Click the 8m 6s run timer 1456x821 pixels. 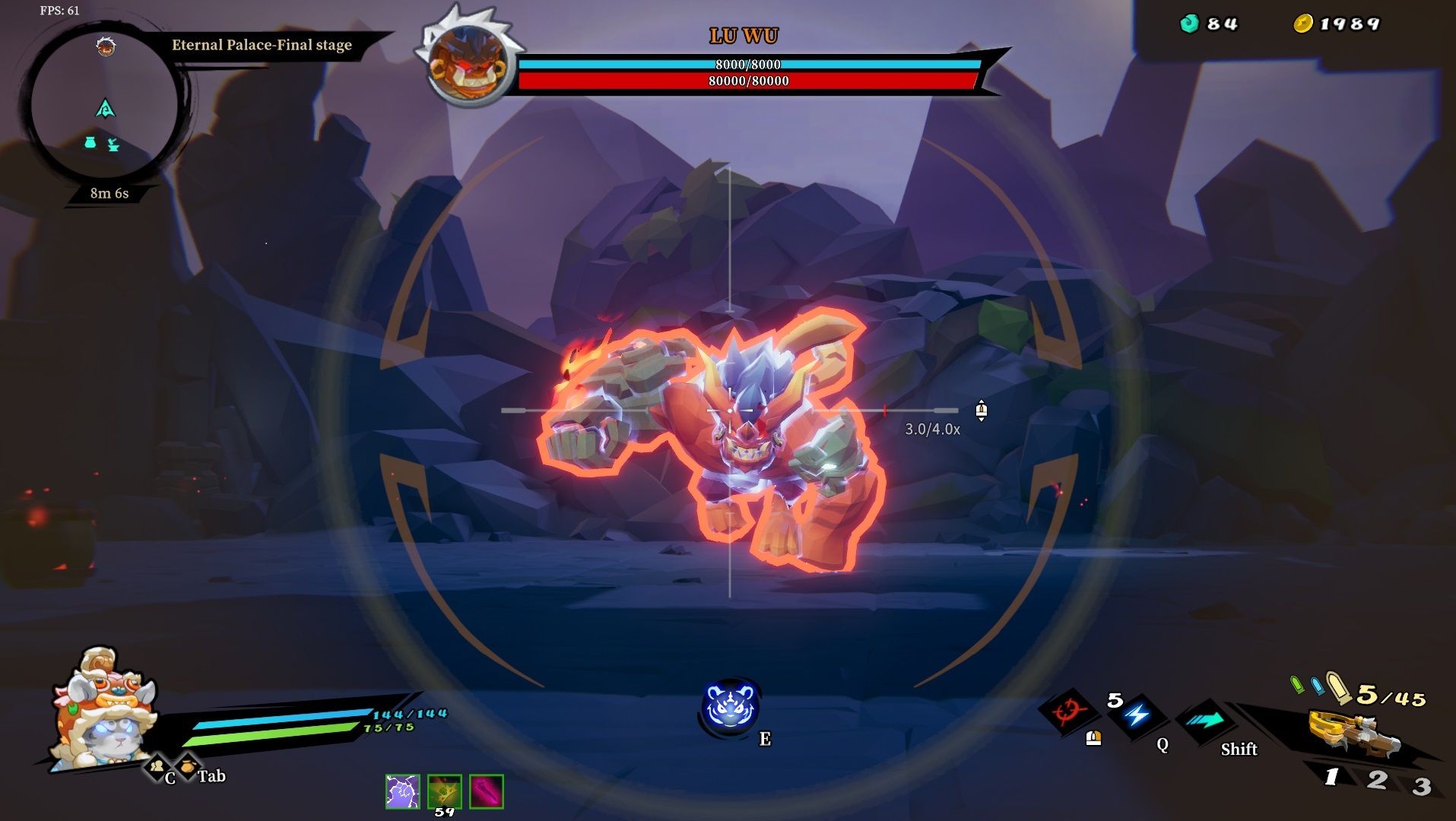click(107, 193)
